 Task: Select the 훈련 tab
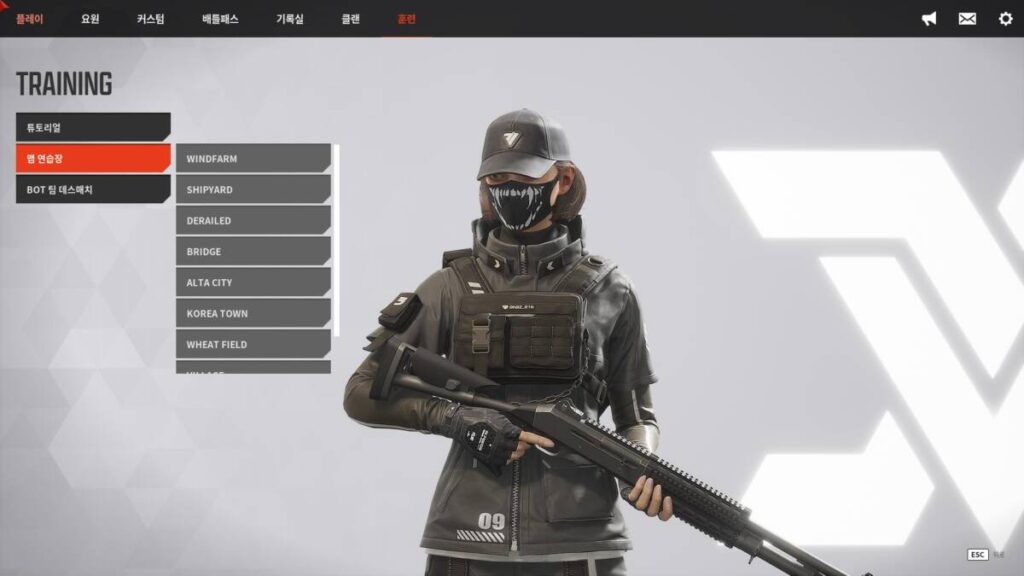[x=407, y=19]
